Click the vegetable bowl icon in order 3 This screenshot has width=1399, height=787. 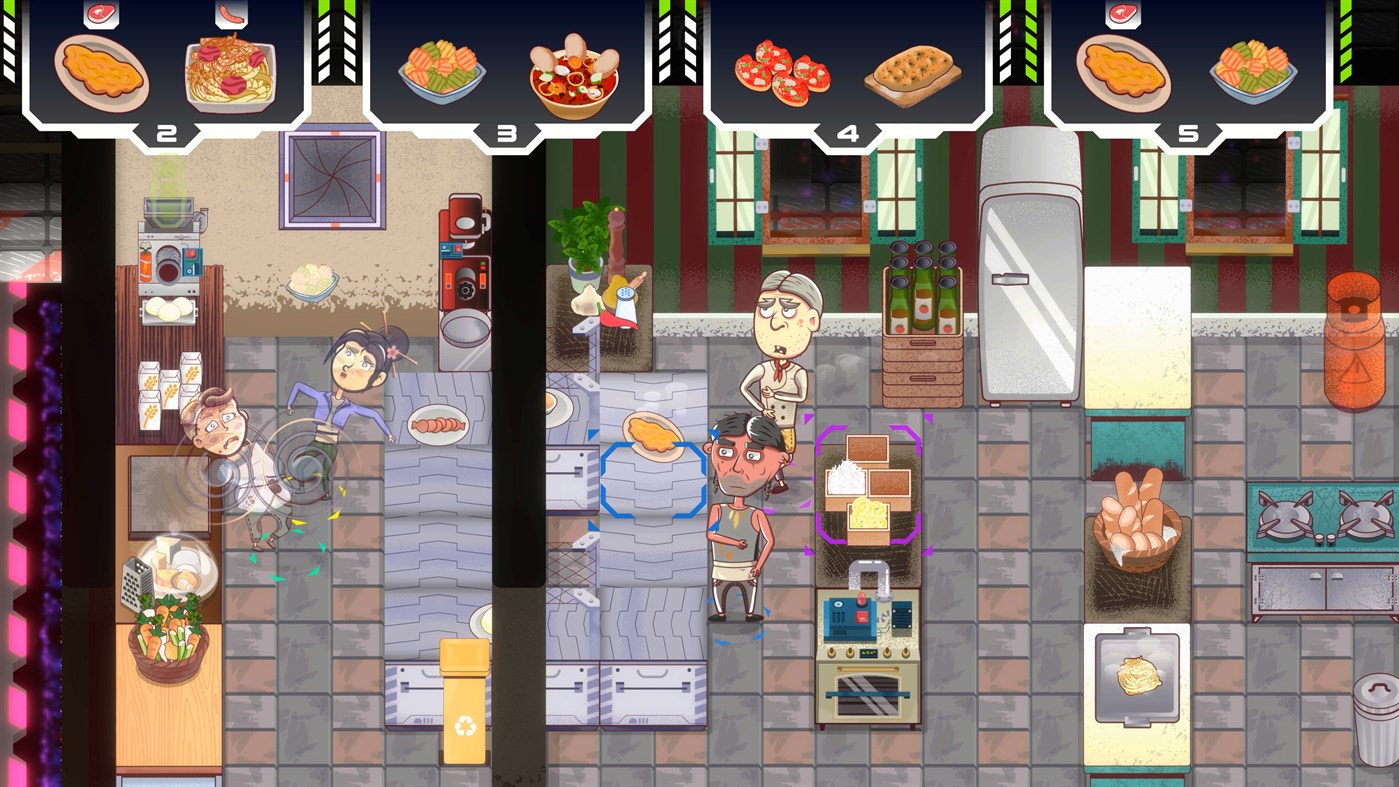tap(441, 65)
